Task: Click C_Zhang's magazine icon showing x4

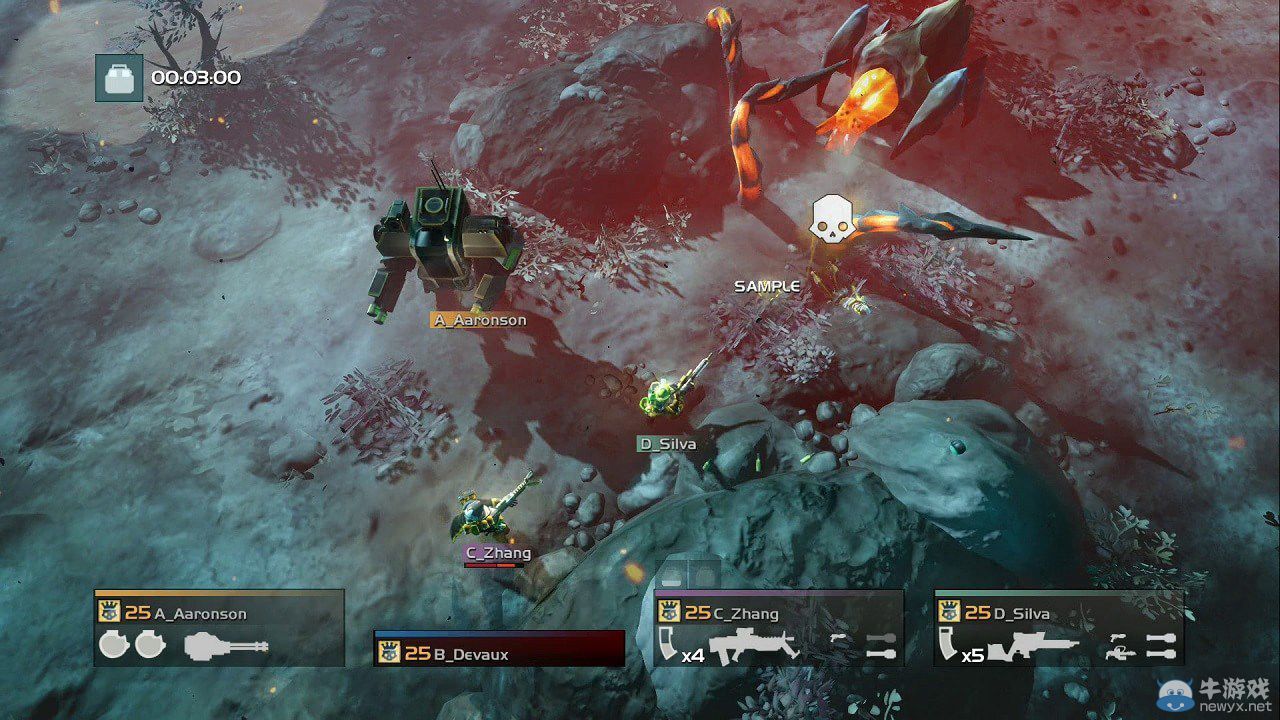Action: pyautogui.click(x=670, y=645)
